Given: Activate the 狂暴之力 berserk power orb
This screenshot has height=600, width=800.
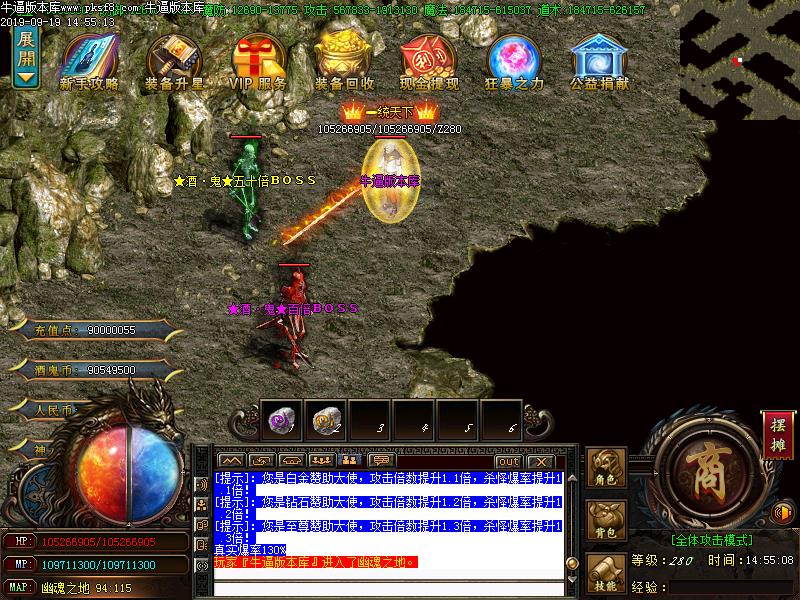Looking at the screenshot, I should [514, 62].
